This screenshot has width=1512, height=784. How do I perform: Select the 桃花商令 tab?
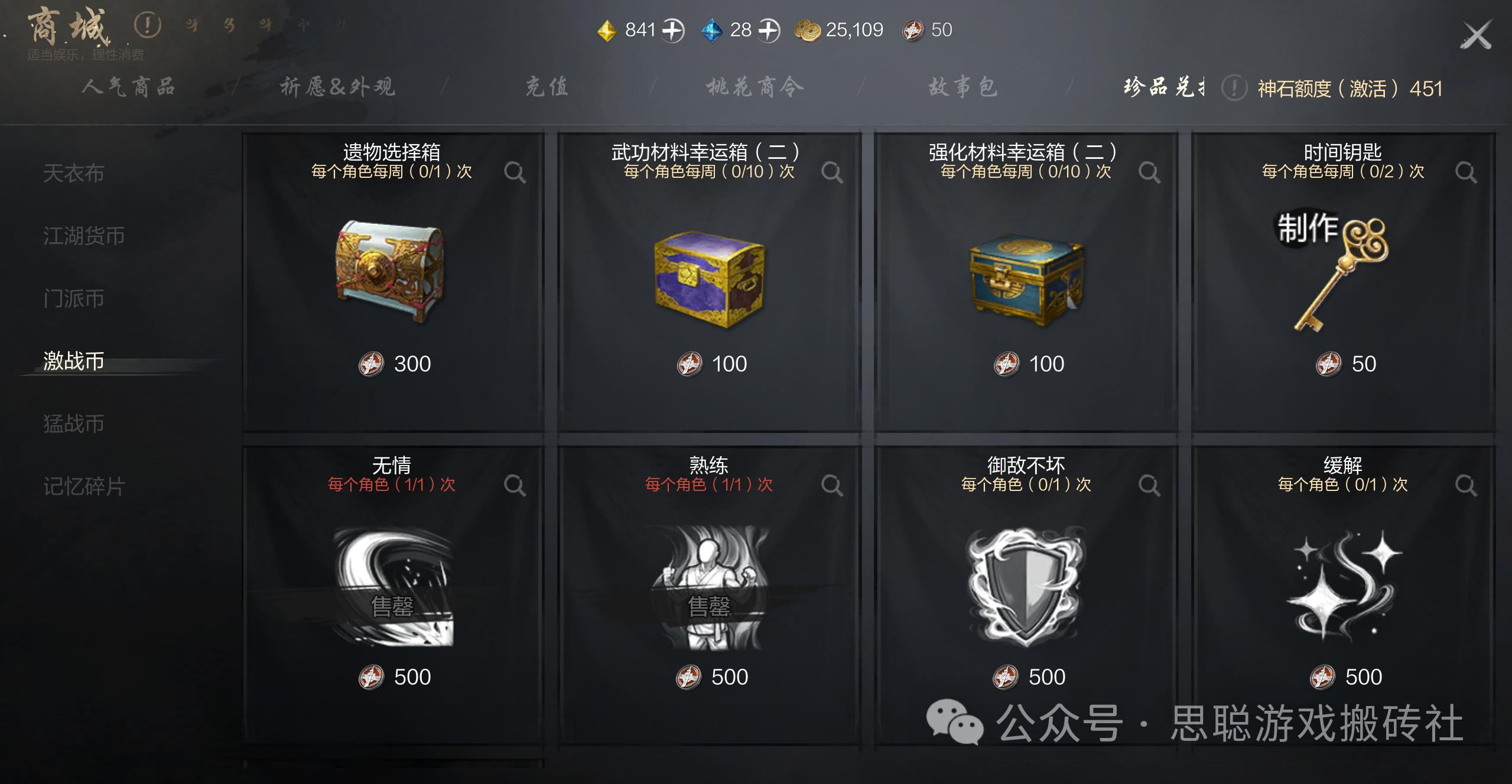(x=755, y=87)
